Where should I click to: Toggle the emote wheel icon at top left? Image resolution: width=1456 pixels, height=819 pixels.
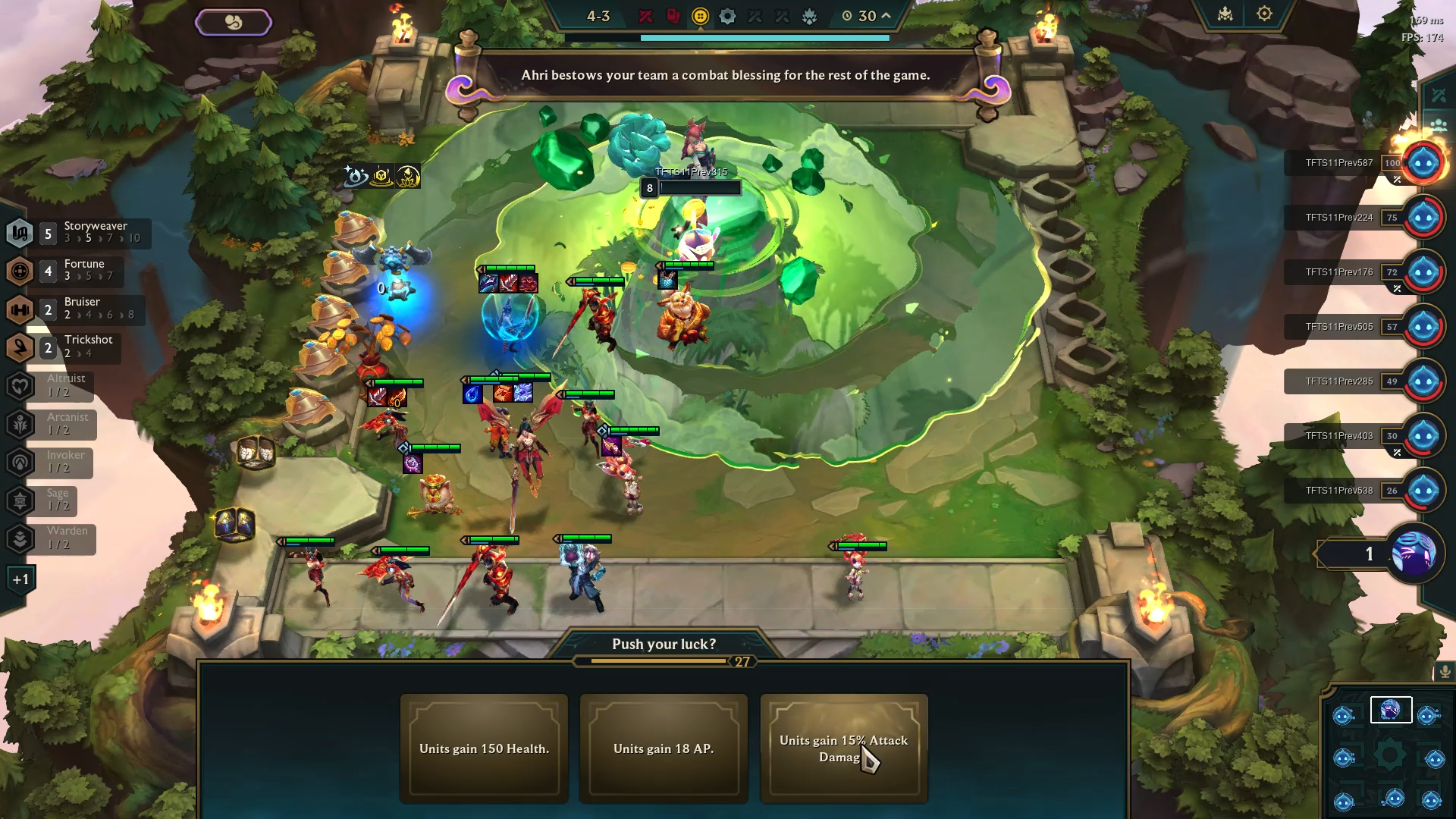(x=234, y=22)
